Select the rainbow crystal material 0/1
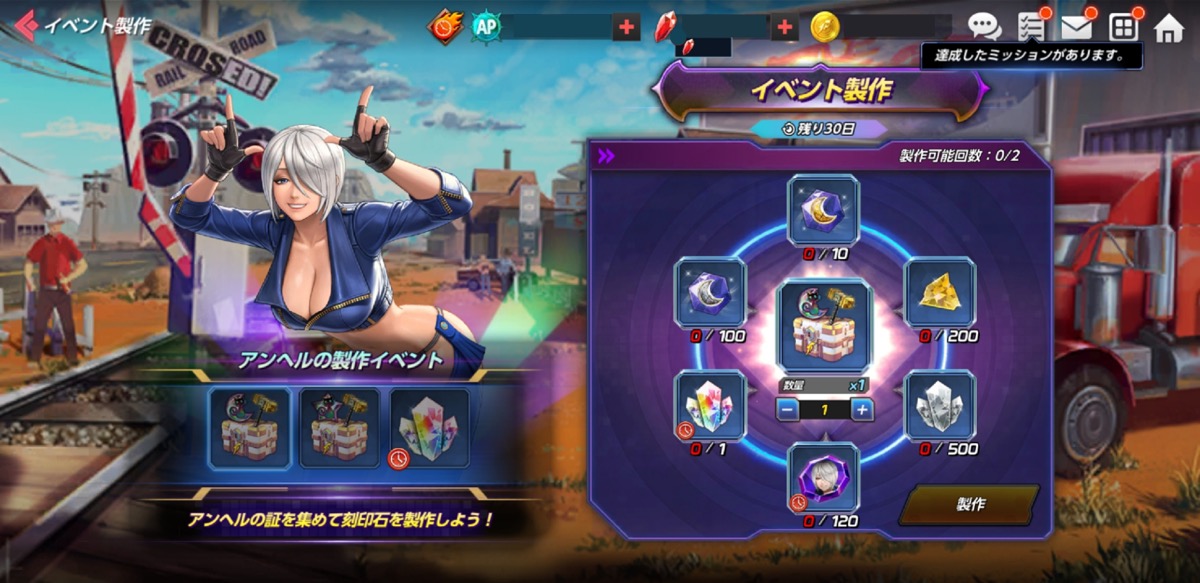This screenshot has height=583, width=1200. pos(711,405)
